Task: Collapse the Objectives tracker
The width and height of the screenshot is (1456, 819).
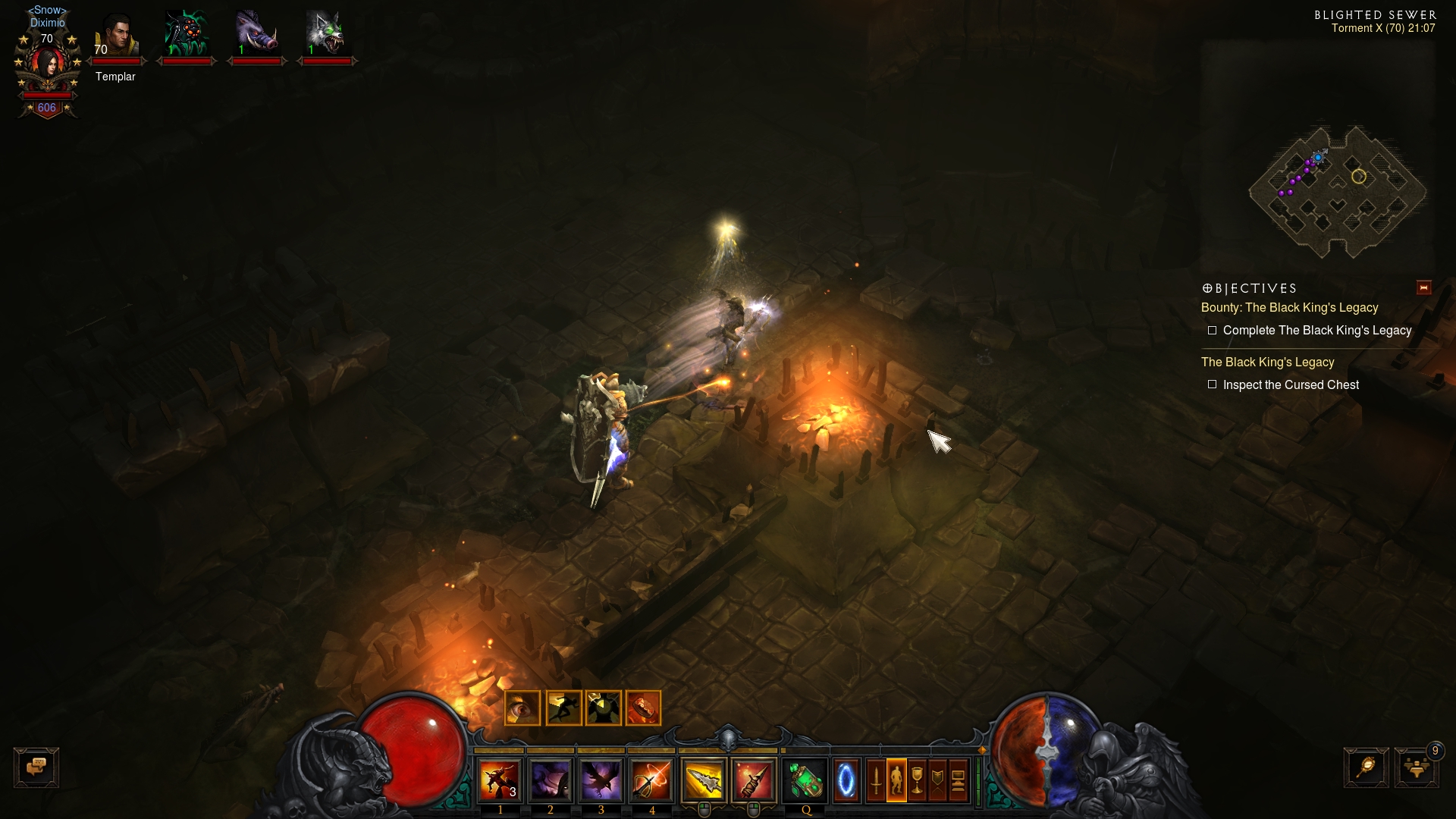Action: (1423, 287)
